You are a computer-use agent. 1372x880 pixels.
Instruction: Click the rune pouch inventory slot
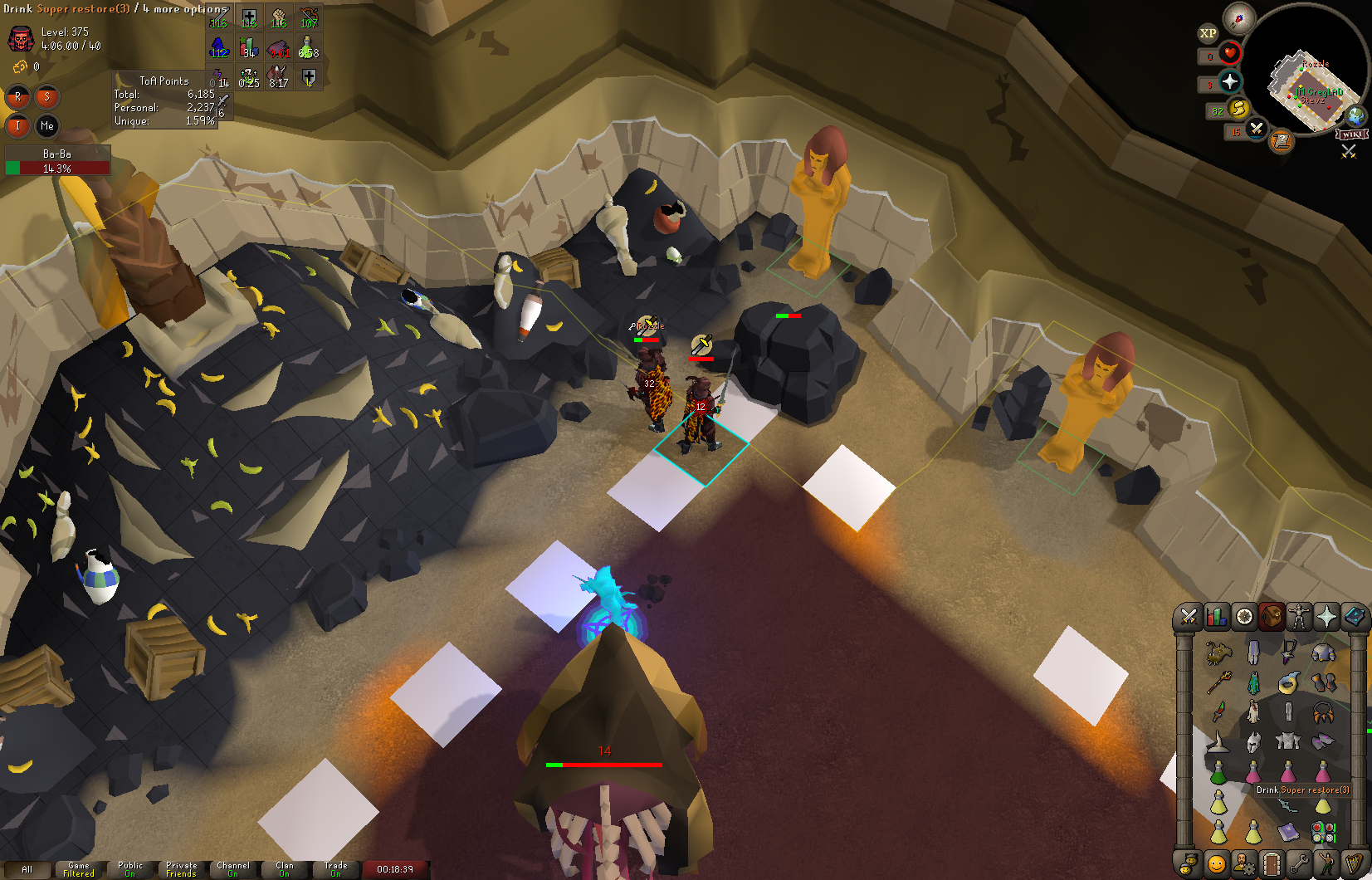point(1323,831)
